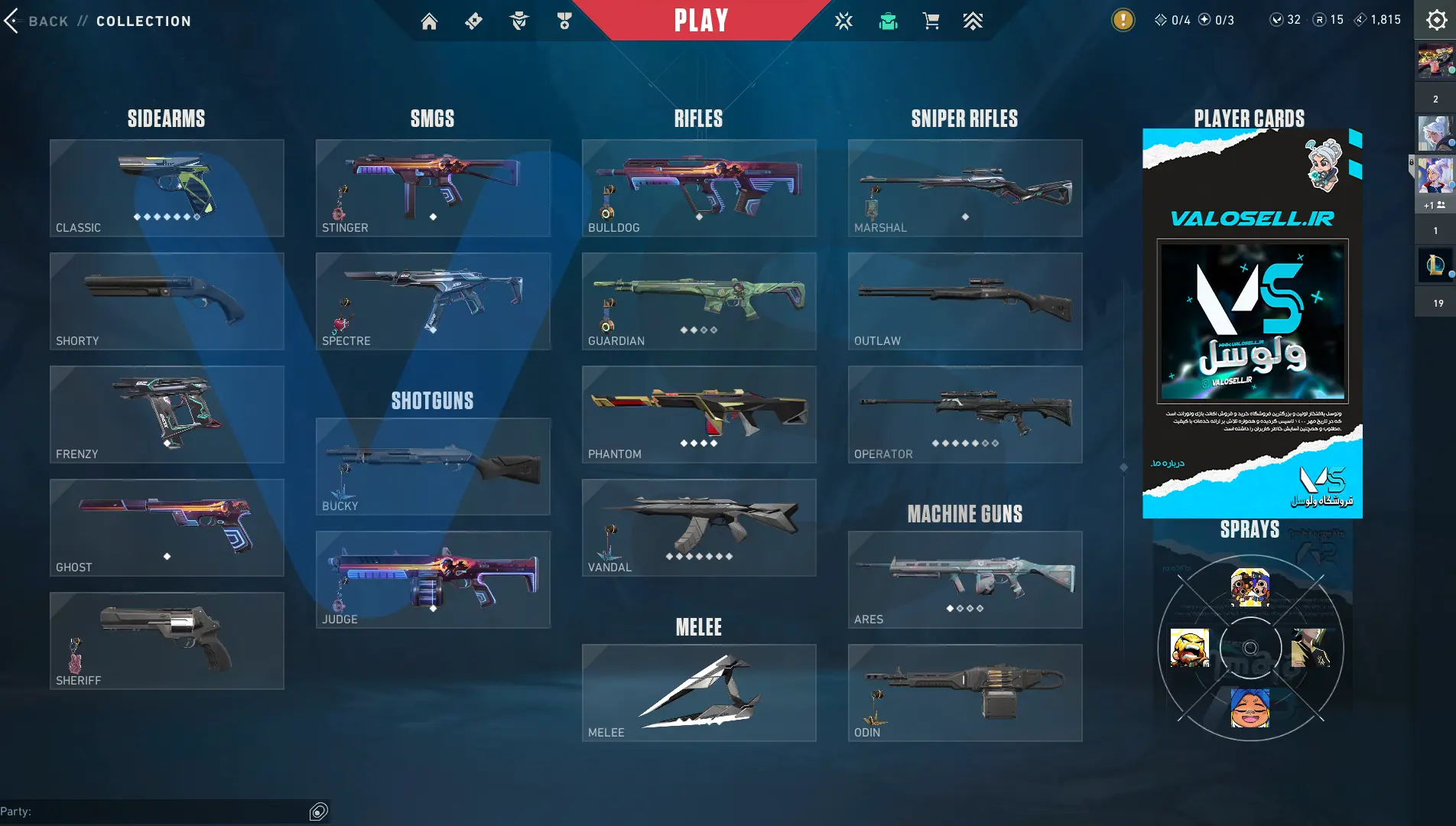Screen dimensions: 1456x826
Task: Select the Odin machine gun slot
Action: coord(965,693)
